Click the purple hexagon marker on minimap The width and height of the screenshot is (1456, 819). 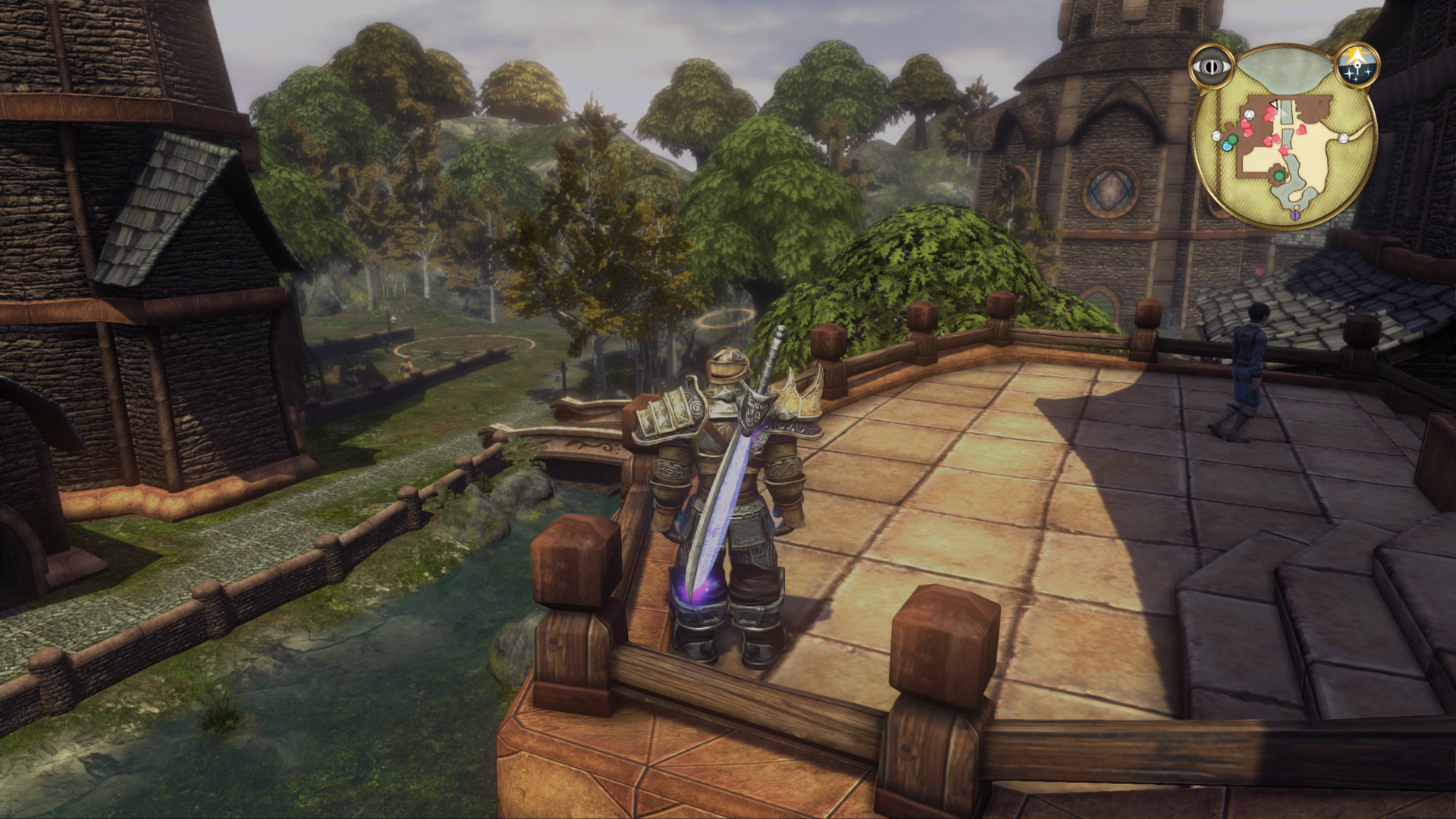click(x=1295, y=216)
